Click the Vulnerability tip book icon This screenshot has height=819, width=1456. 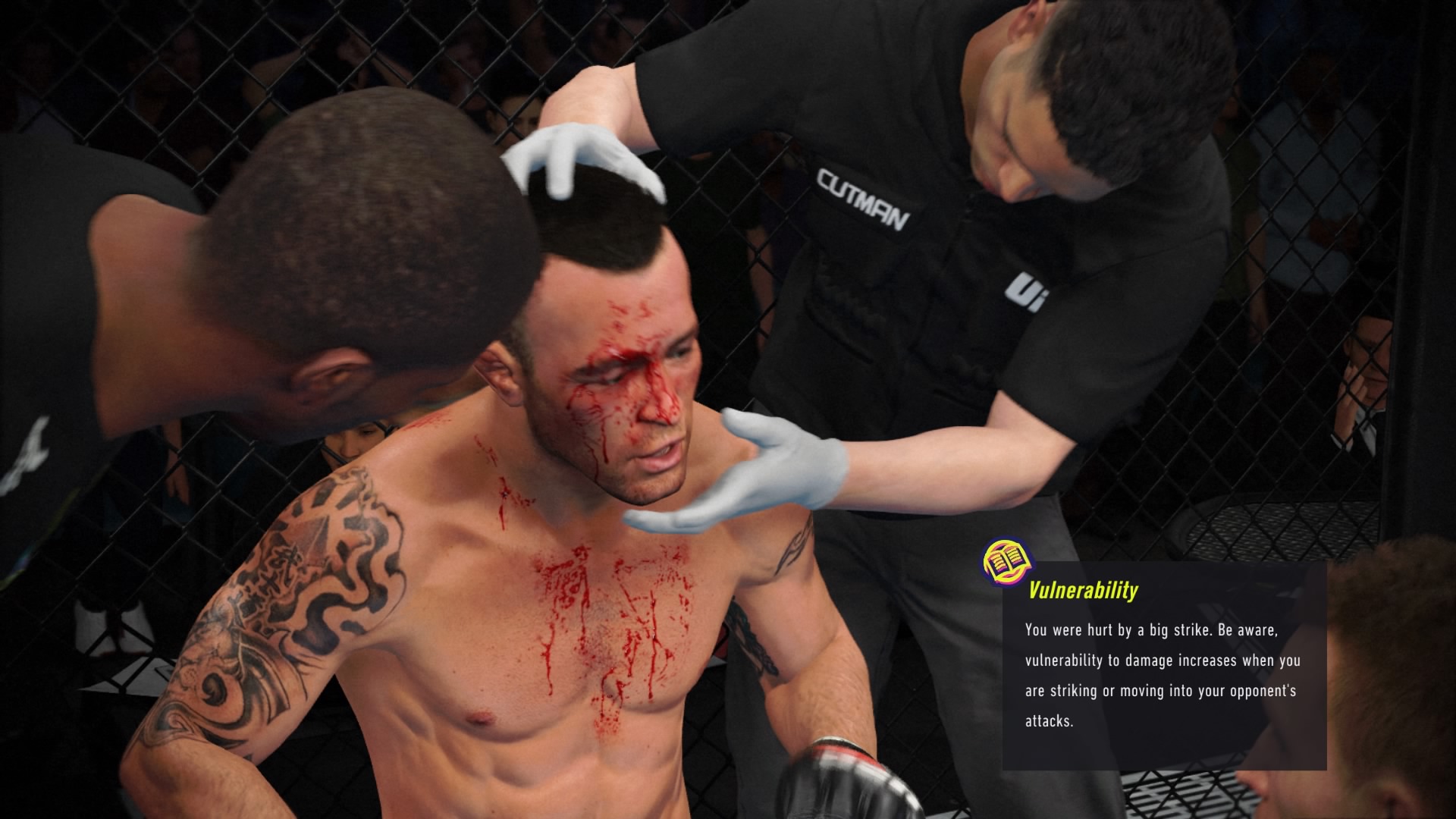point(1006,562)
